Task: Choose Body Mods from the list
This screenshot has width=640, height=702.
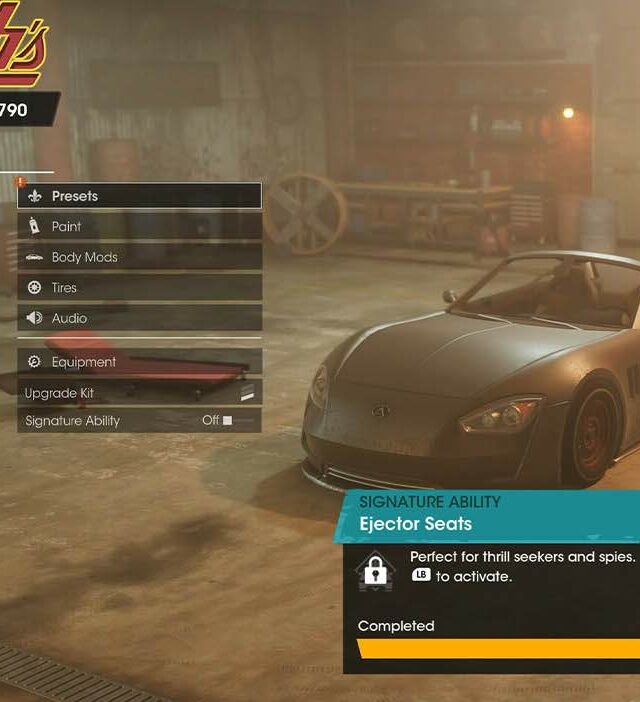Action: [x=139, y=257]
